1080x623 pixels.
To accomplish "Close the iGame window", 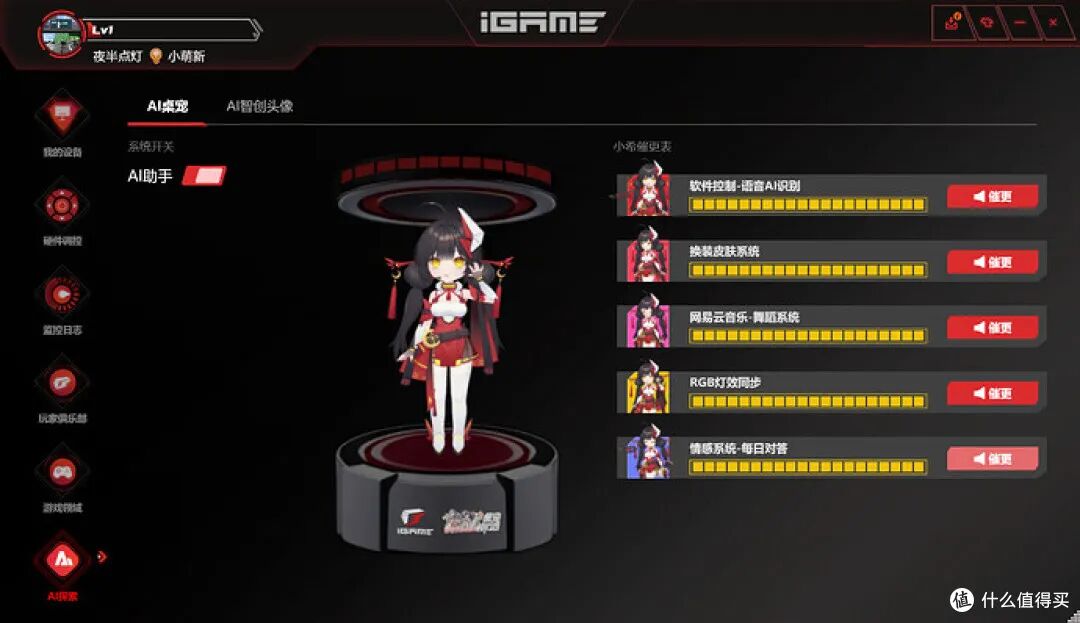I will point(1052,22).
